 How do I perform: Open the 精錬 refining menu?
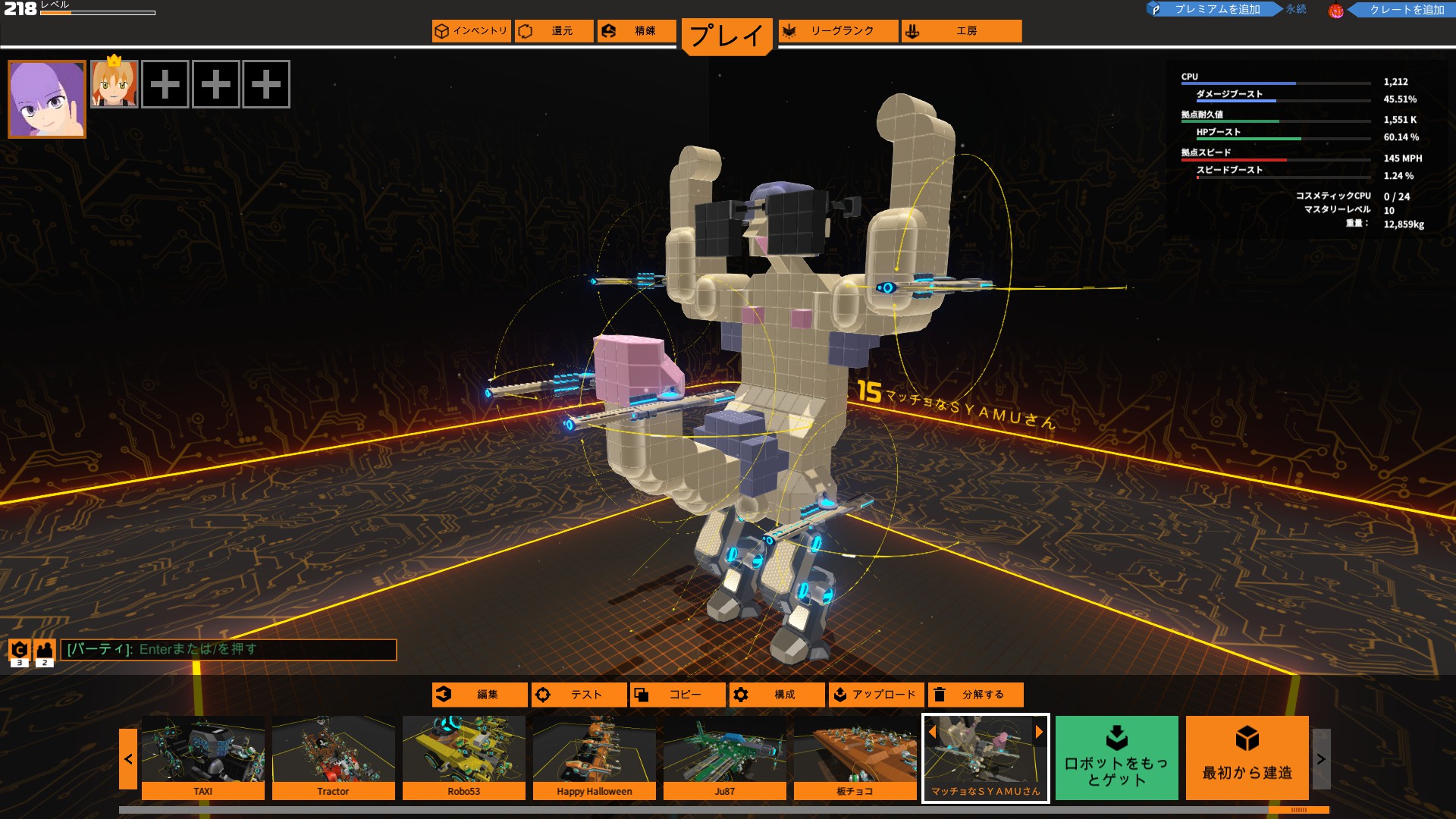click(x=637, y=32)
